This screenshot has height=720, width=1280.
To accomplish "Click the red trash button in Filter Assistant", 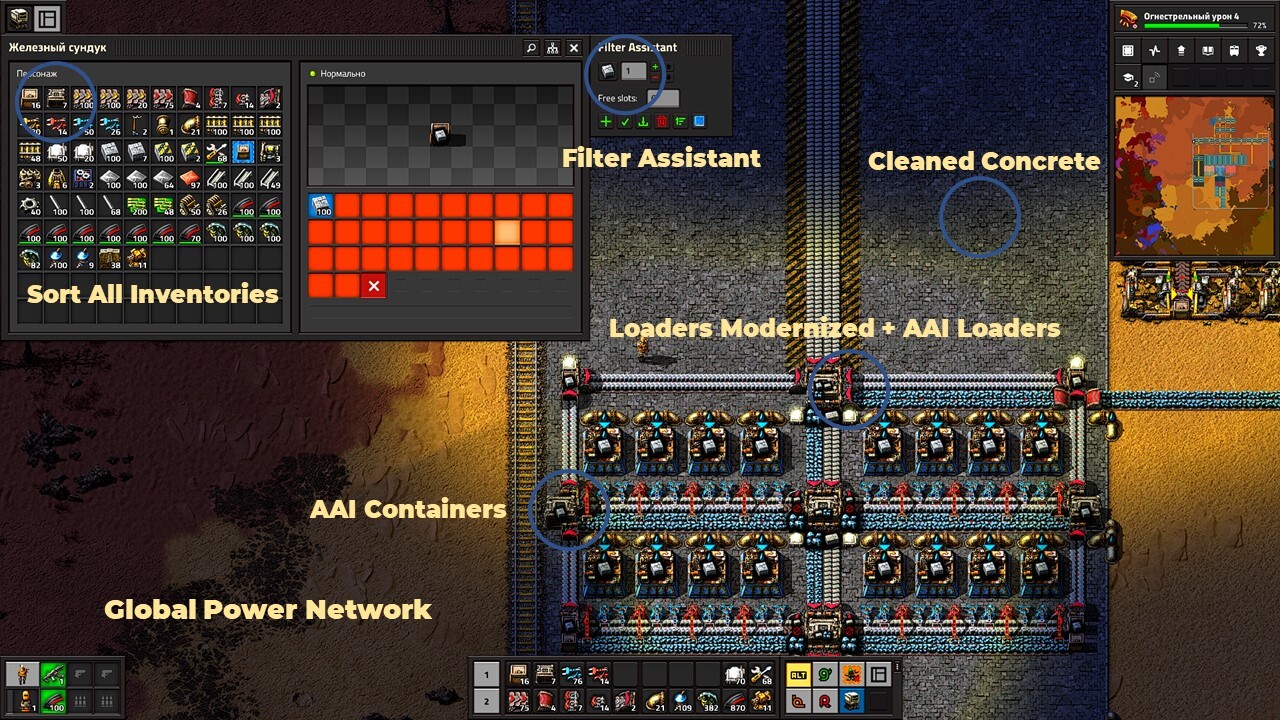I will point(661,122).
